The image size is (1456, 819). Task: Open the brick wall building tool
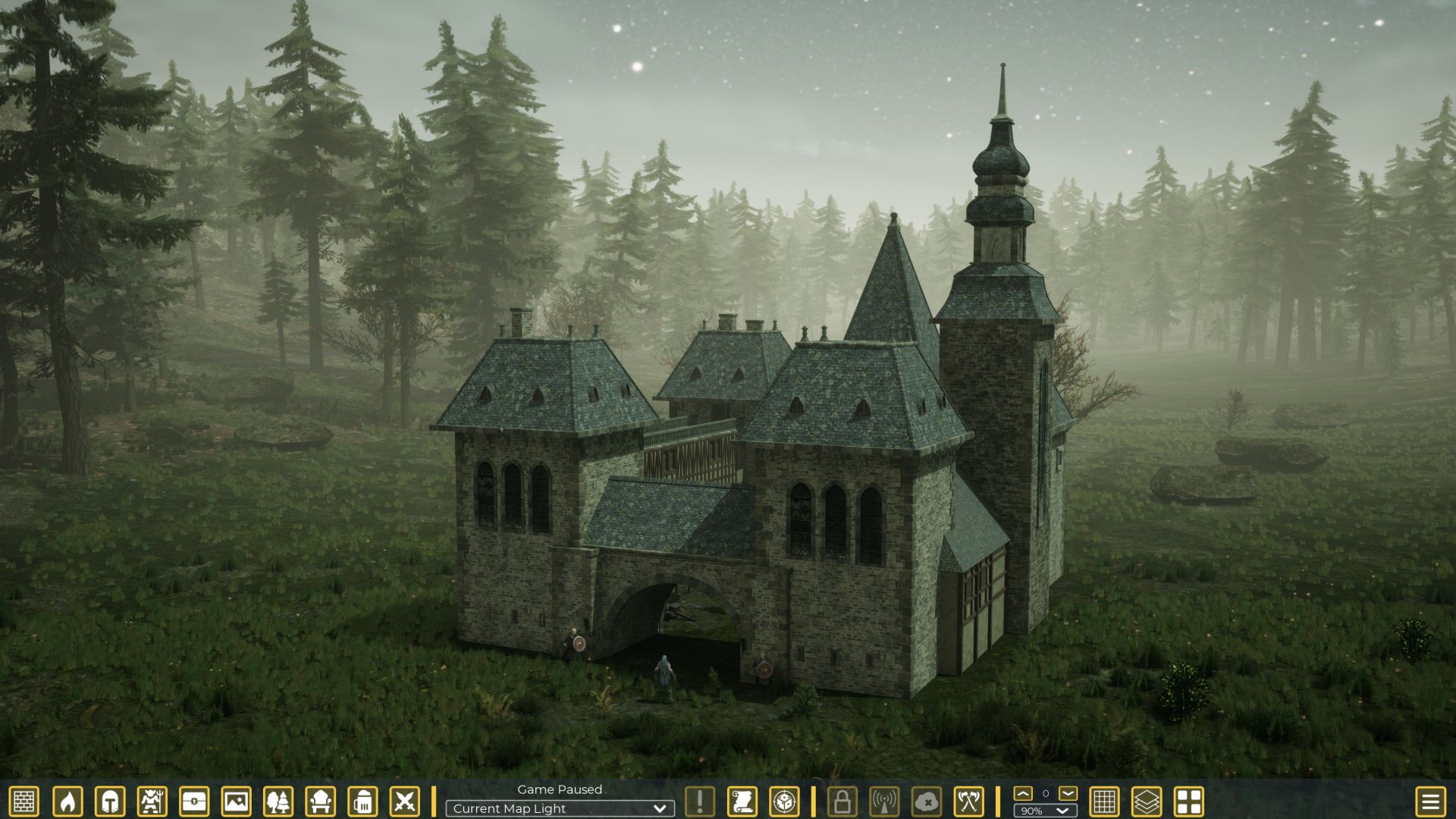click(x=24, y=802)
